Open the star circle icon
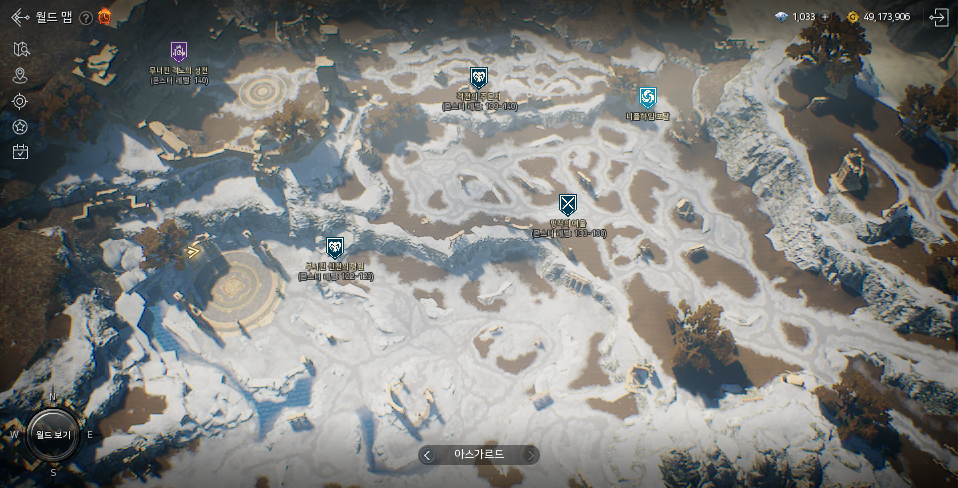Viewport: 958px width, 488px height. point(20,126)
